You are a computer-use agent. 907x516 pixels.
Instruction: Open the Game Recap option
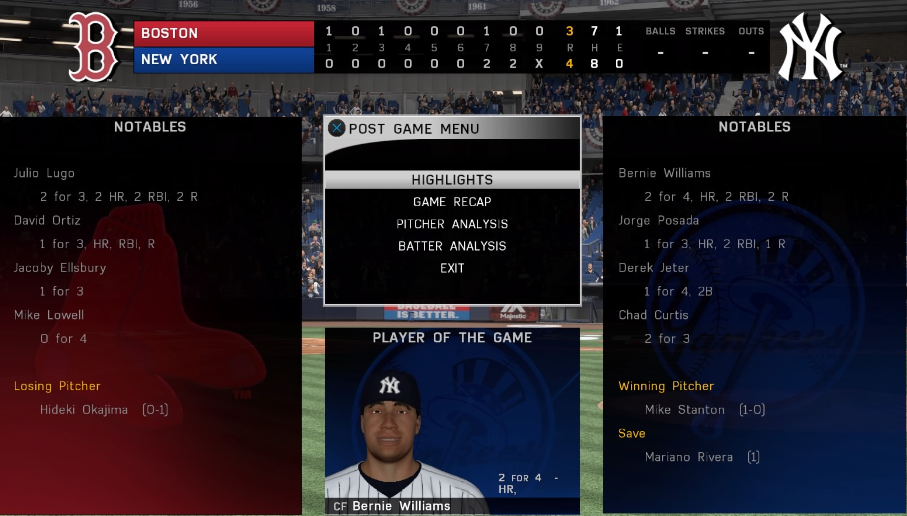452,202
